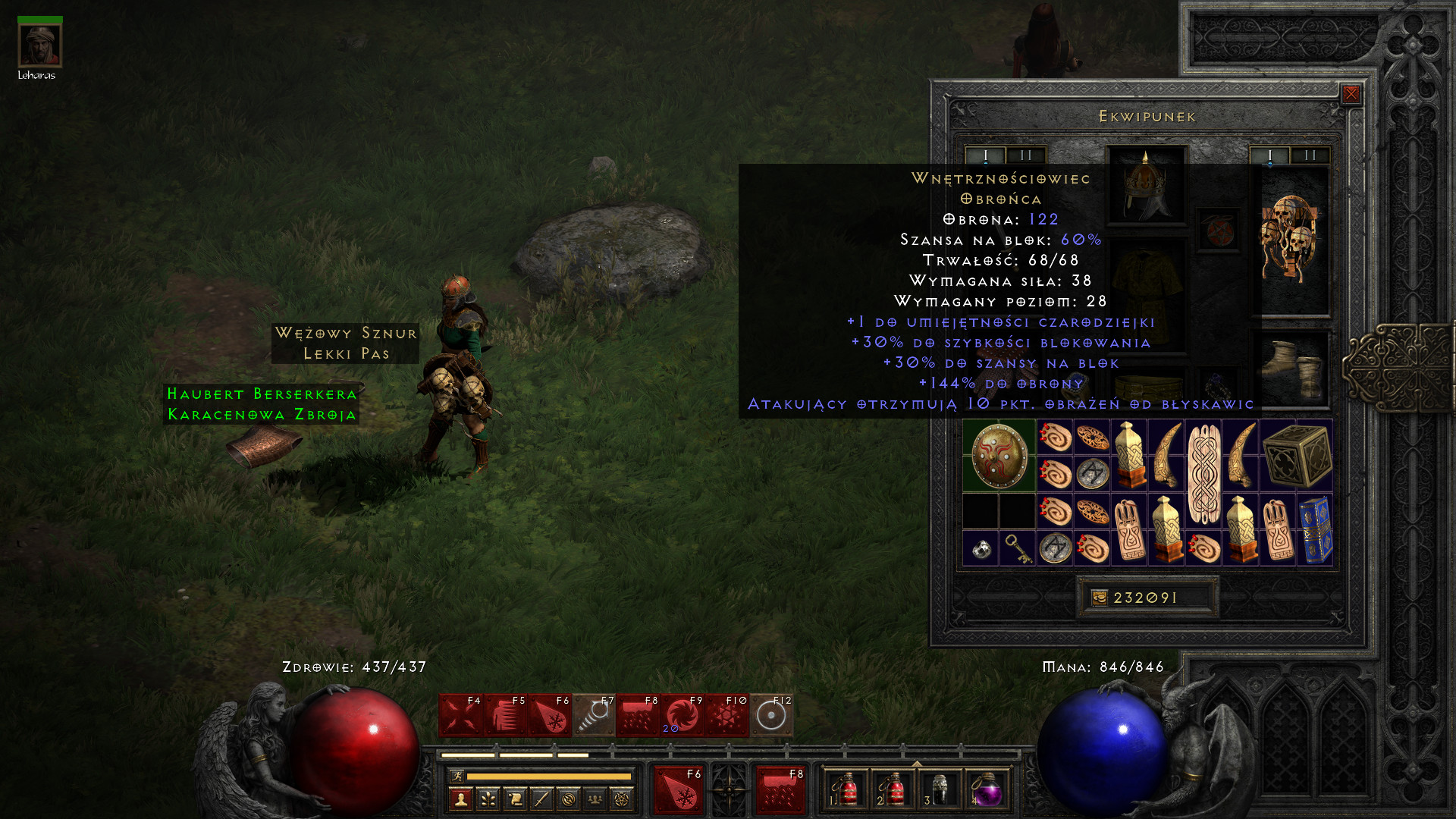Toggle the run/walk button

(x=457, y=776)
